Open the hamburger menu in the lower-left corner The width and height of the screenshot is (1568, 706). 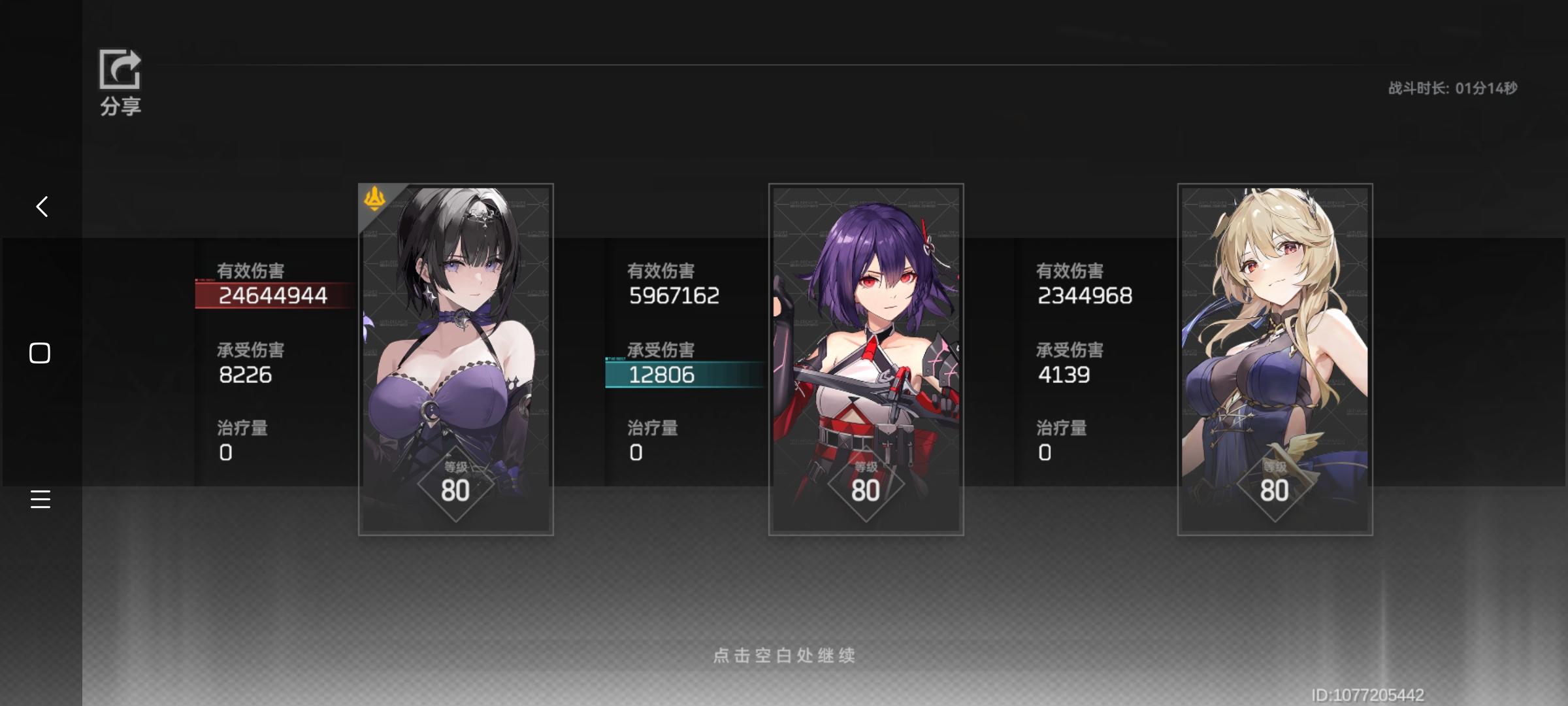coord(41,499)
